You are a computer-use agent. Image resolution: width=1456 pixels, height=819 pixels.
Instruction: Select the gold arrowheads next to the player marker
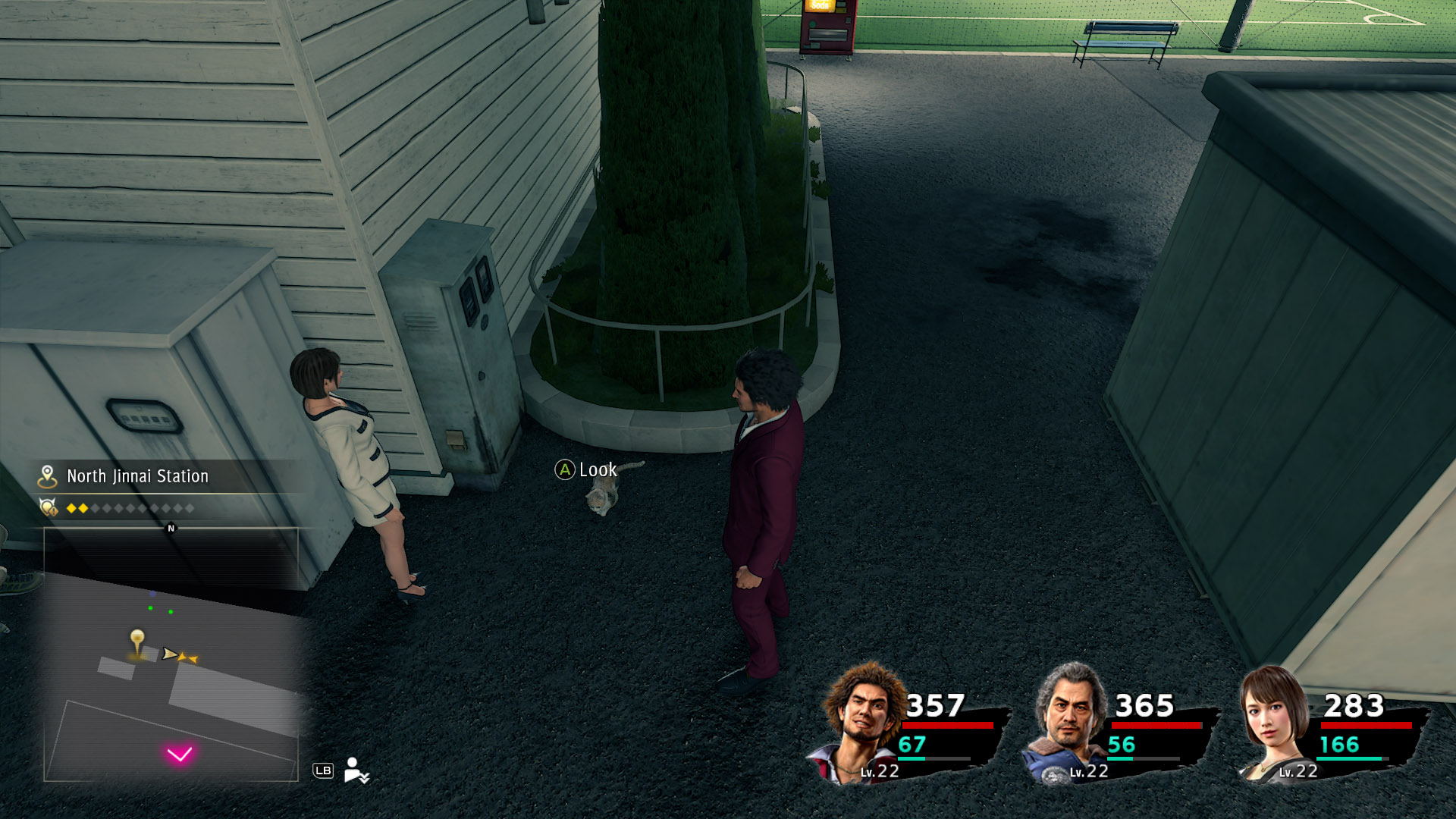pyautogui.click(x=188, y=657)
